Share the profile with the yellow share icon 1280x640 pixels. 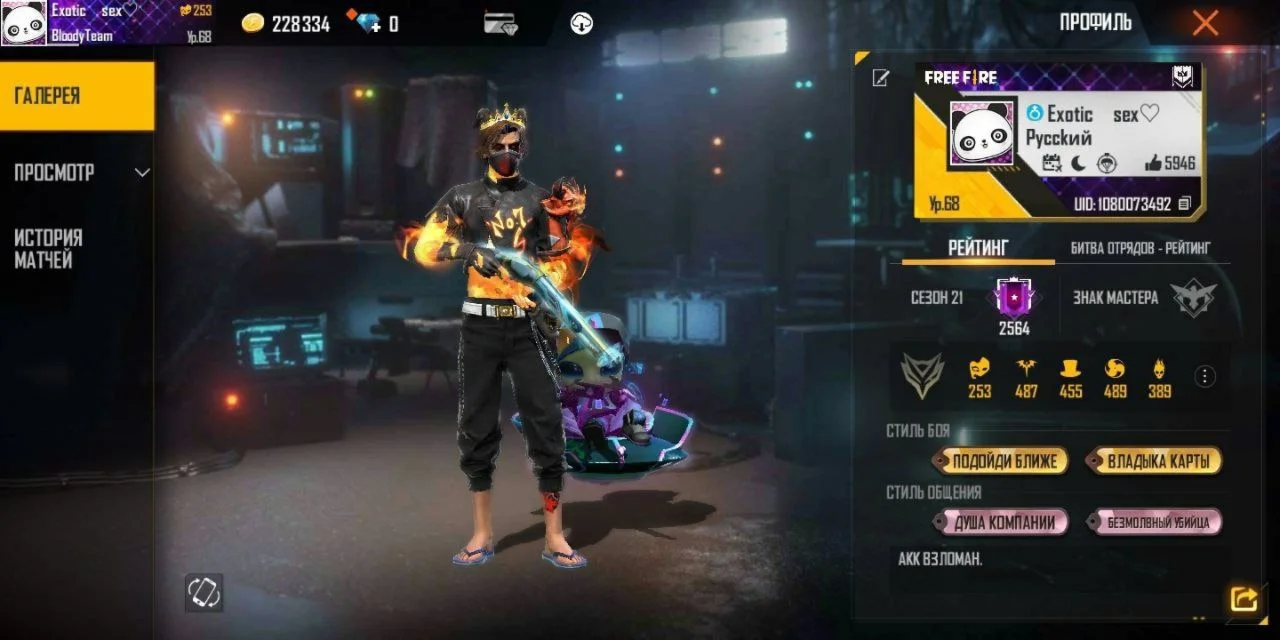pos(1244,599)
